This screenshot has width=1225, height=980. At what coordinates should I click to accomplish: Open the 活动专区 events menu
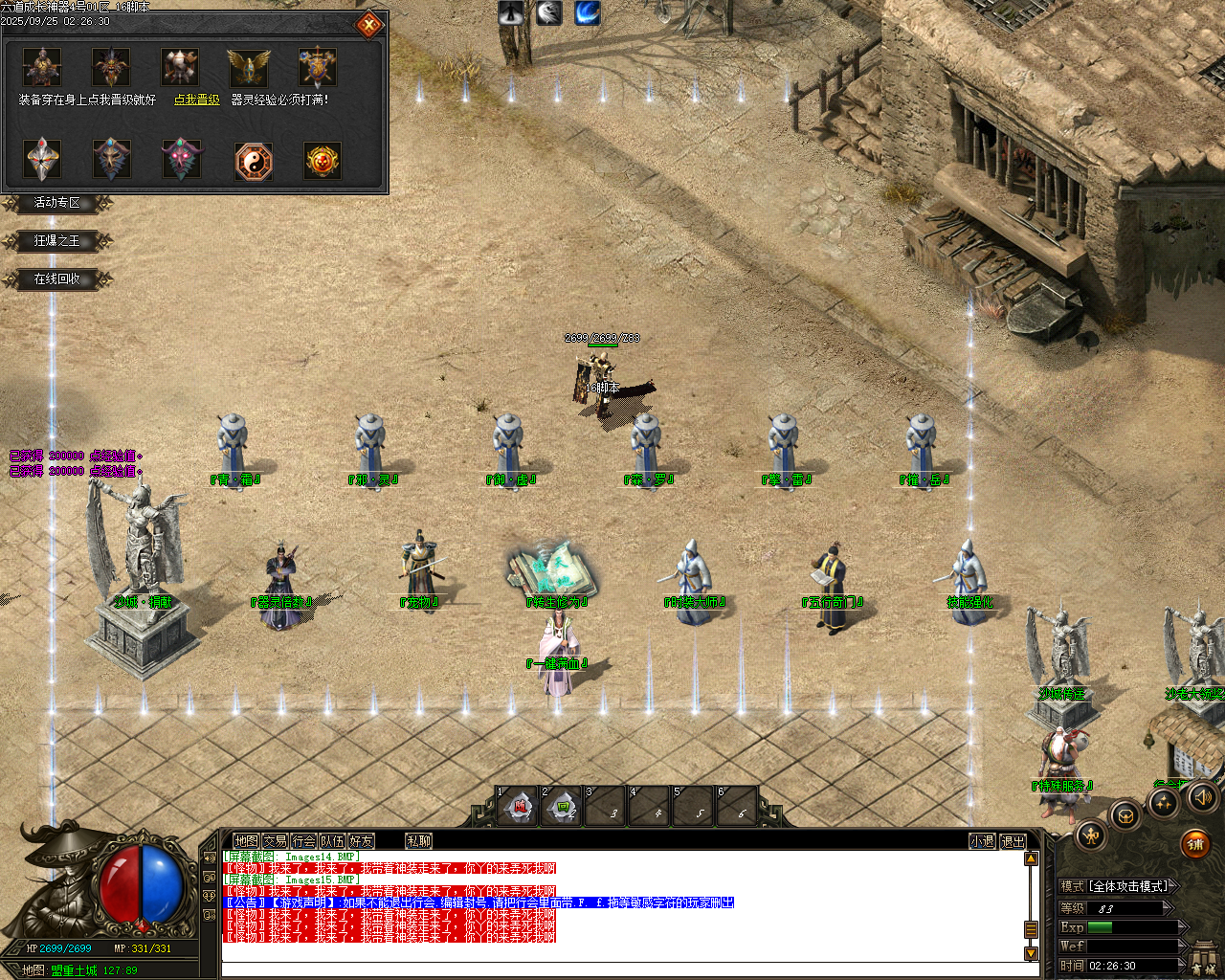pyautogui.click(x=57, y=203)
